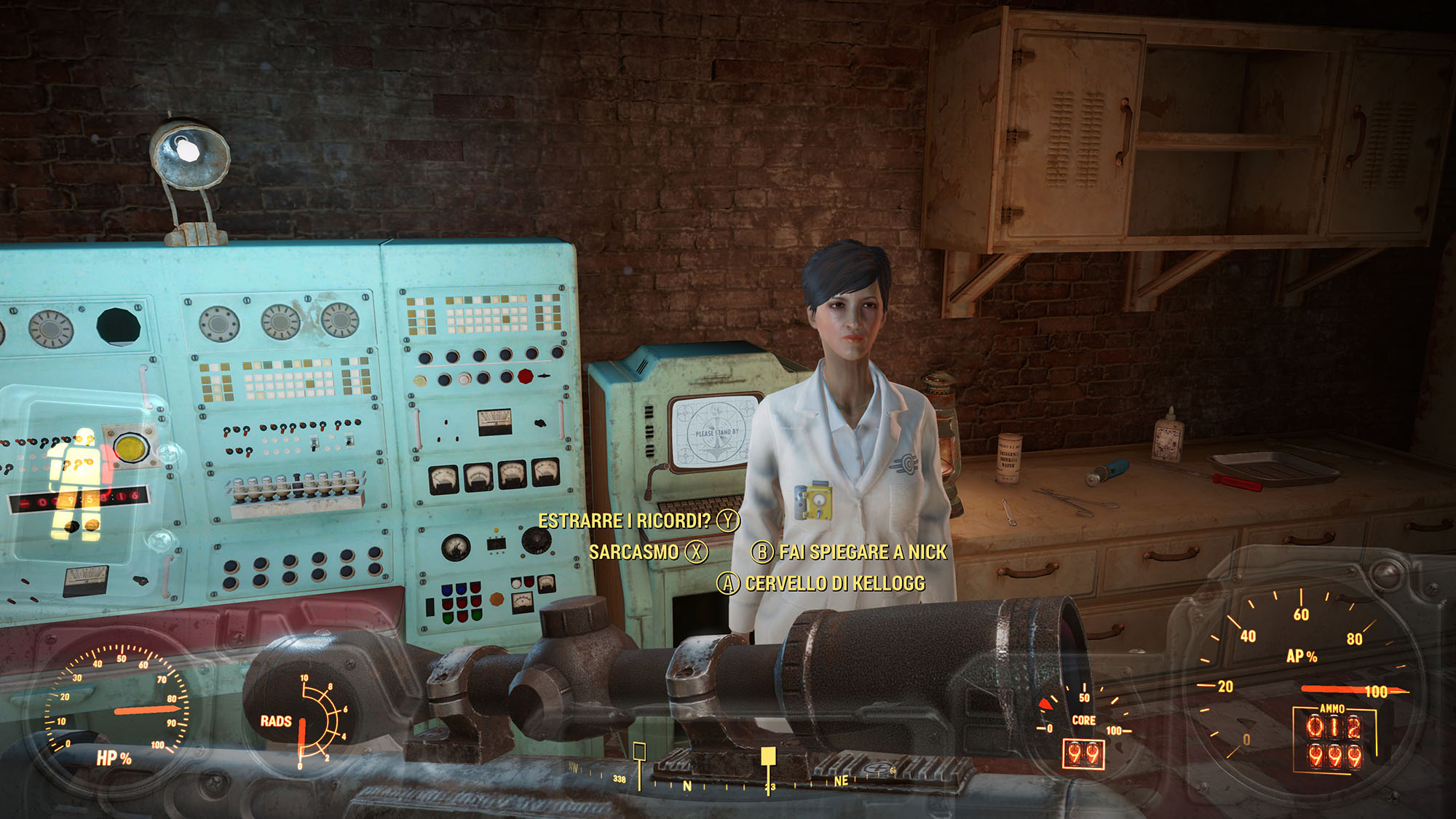Select the "Sarcasmo" dialogue option

point(634,552)
